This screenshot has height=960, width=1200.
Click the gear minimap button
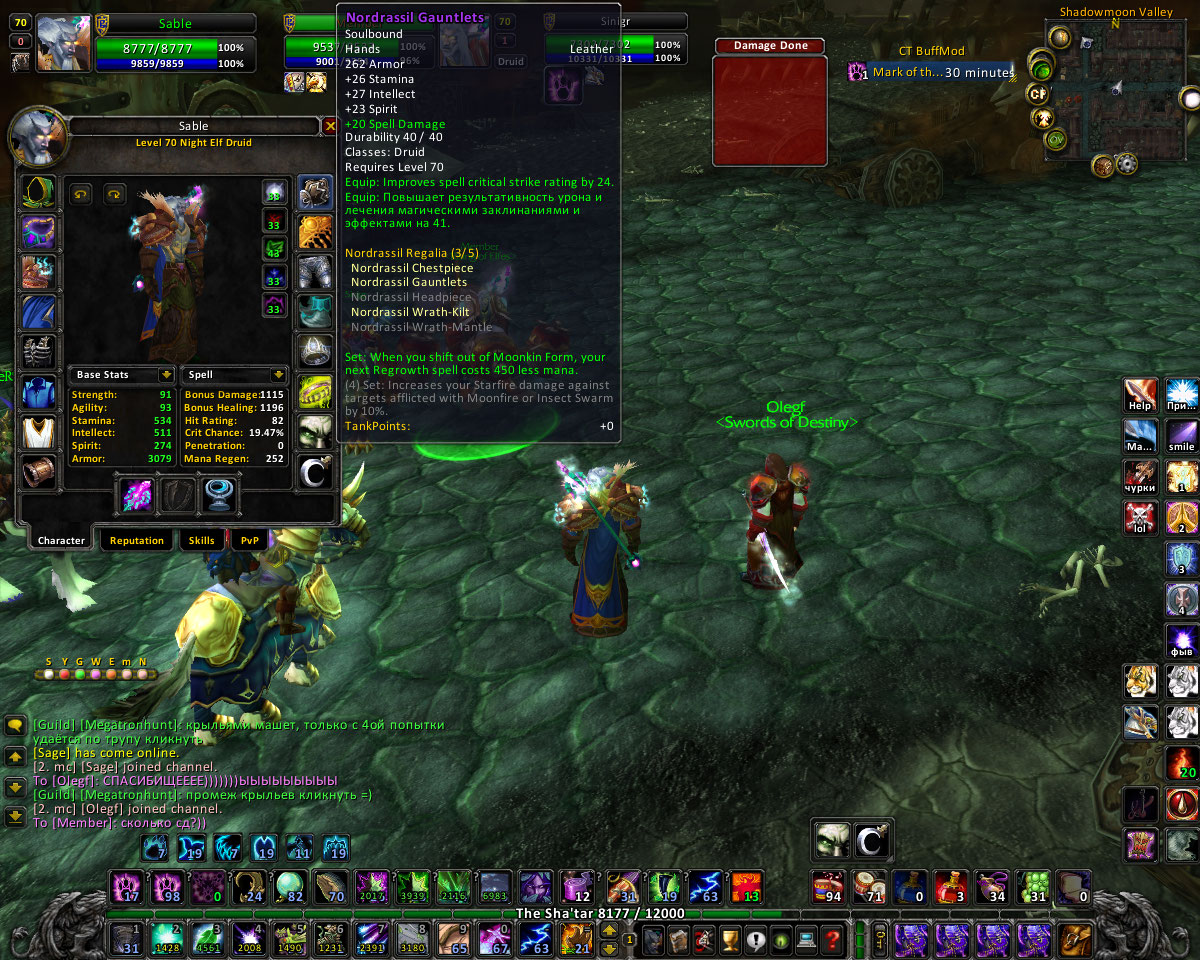1127,163
